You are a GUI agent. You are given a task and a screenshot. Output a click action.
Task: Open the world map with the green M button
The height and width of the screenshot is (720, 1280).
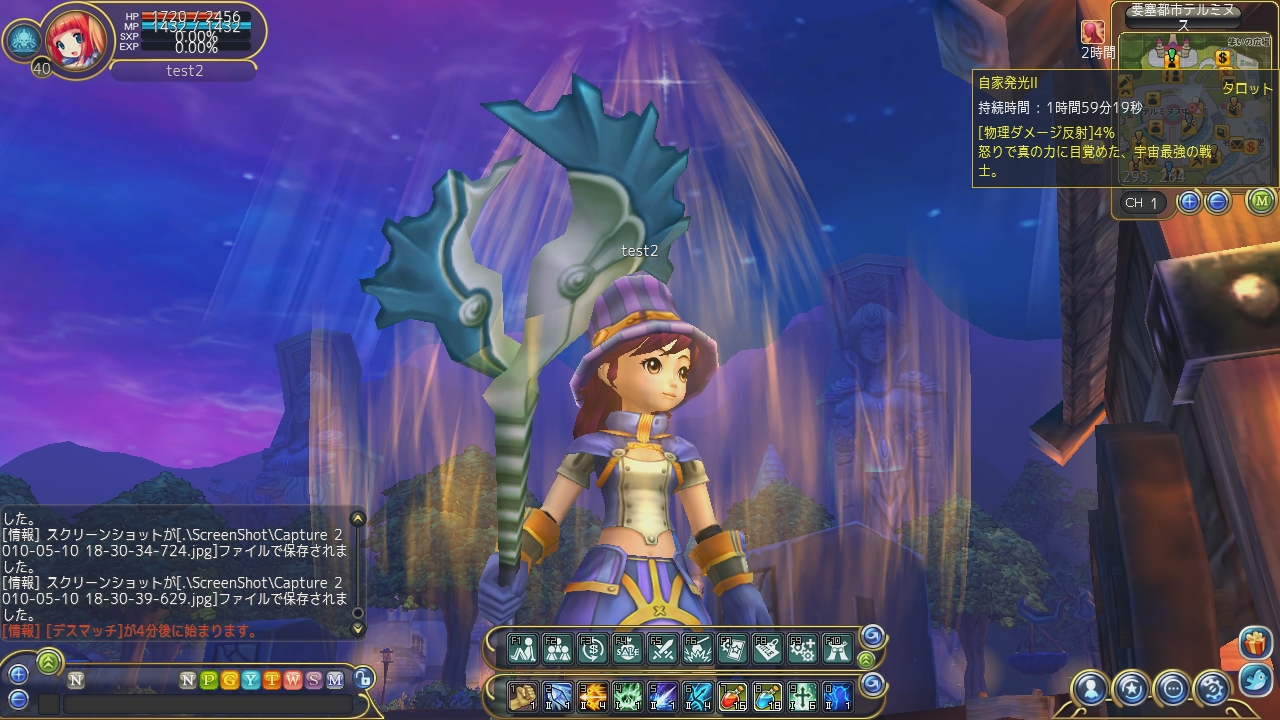point(1261,202)
